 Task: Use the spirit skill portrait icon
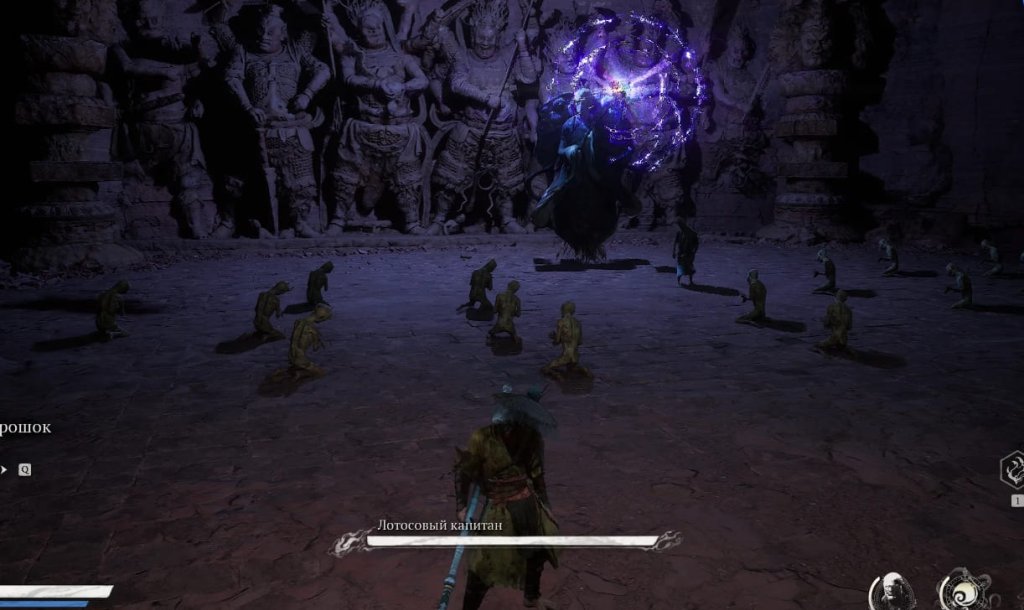click(x=890, y=592)
